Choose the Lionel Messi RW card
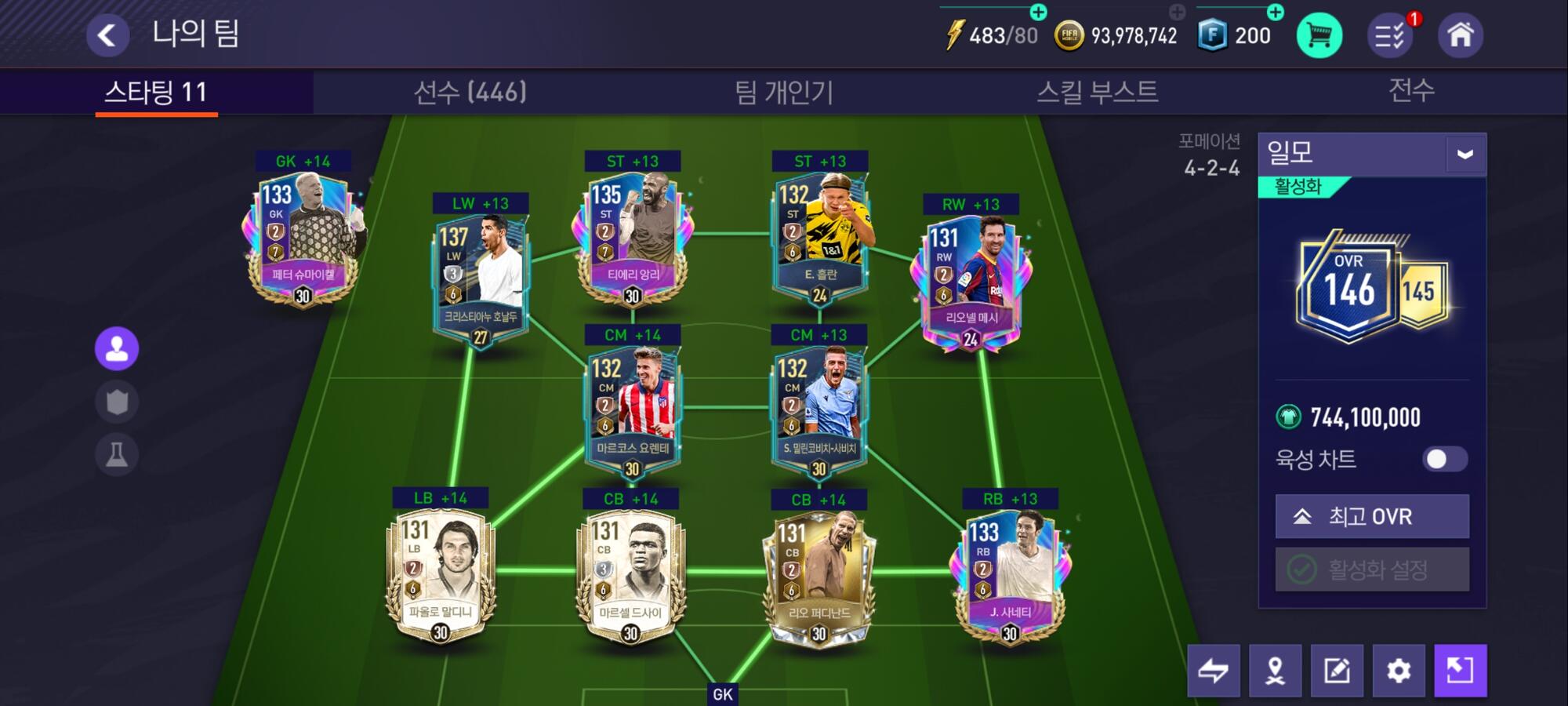This screenshot has width=1568, height=706. point(971,276)
